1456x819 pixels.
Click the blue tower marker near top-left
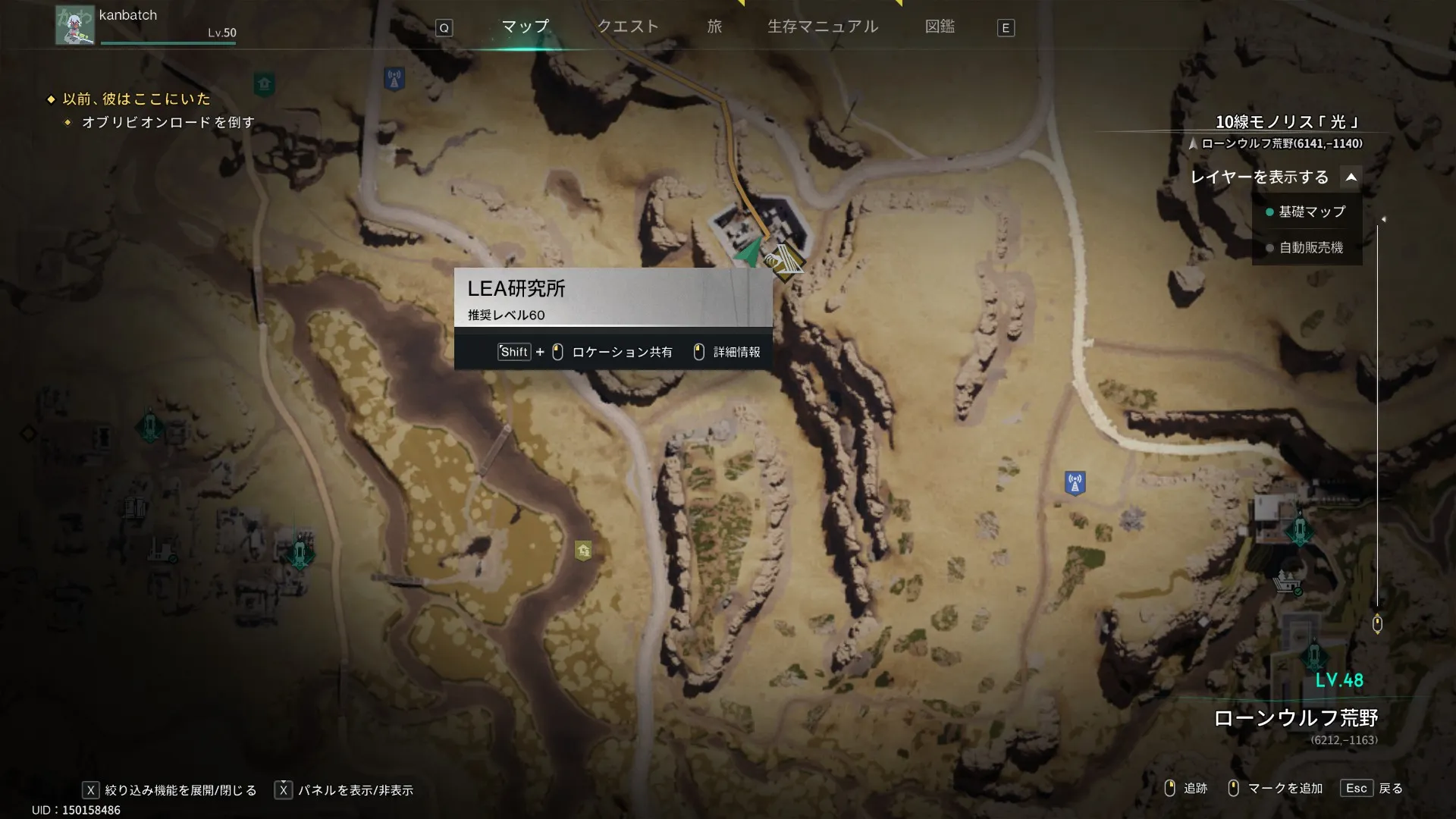point(394,78)
